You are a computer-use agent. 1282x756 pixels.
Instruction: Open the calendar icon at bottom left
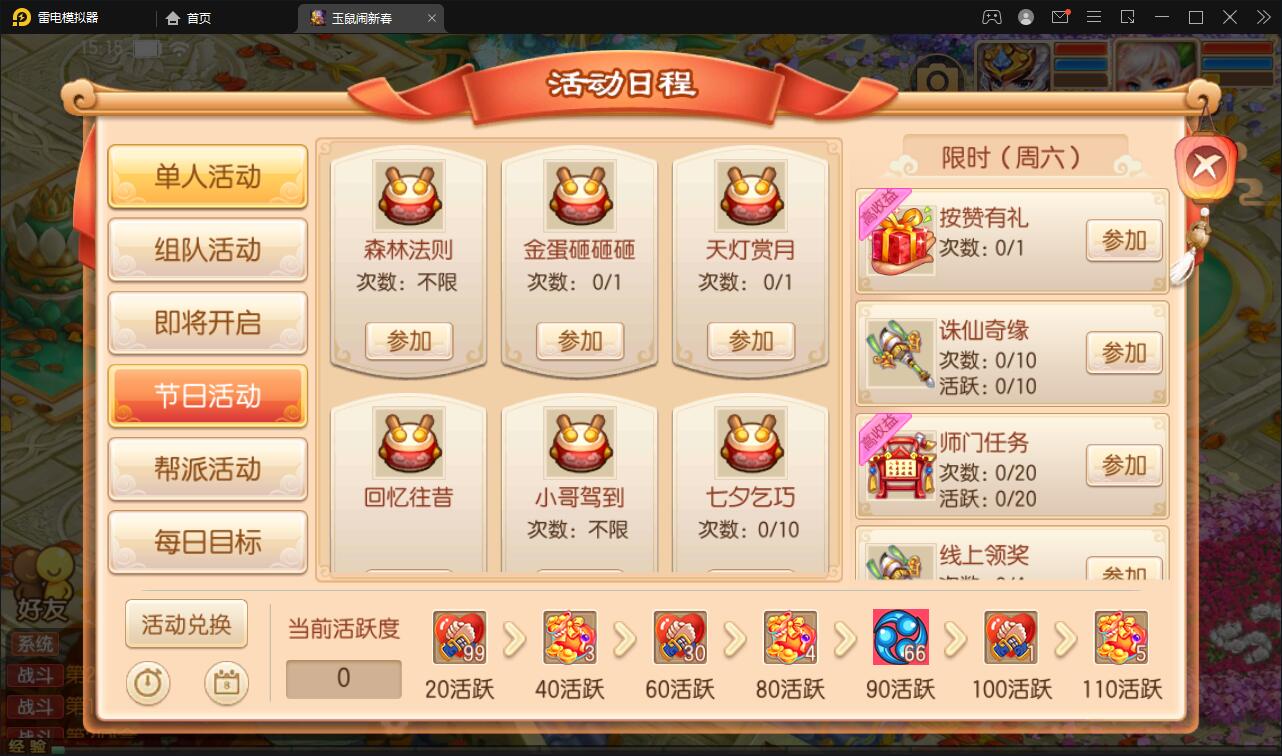225,684
